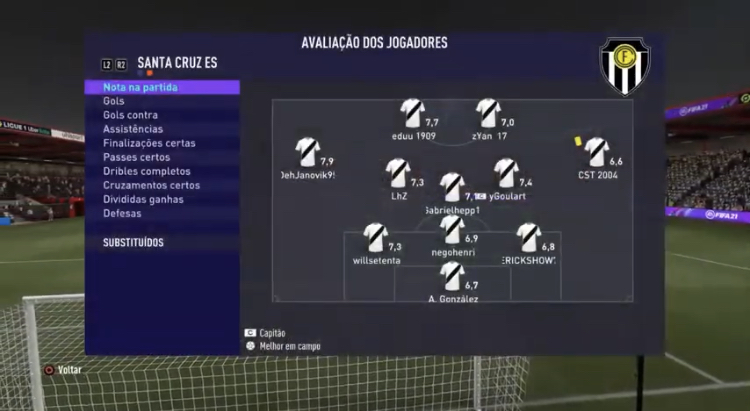This screenshot has height=411, width=750.
Task: Select the Passes certos entry
Action: pyautogui.click(x=136, y=157)
